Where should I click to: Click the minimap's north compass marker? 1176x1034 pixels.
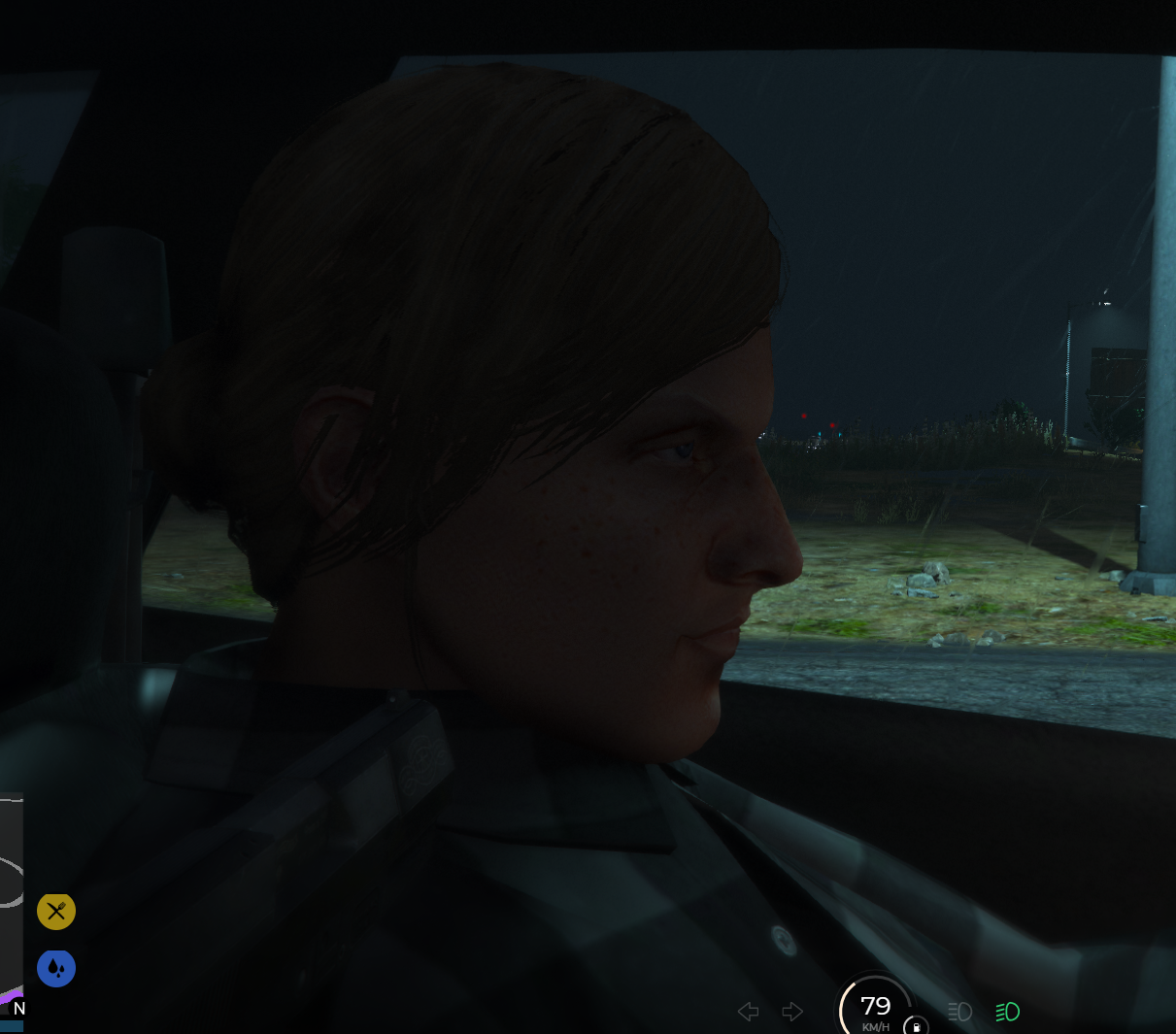18,1009
